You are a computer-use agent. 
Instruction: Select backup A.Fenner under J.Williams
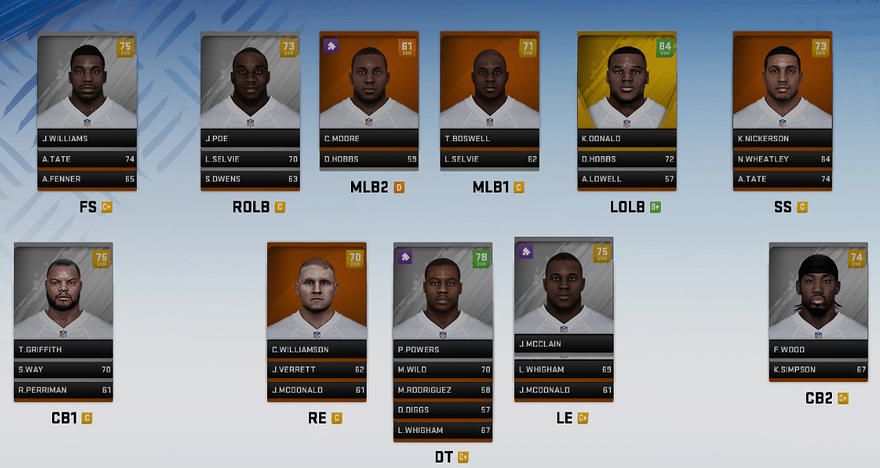coord(87,179)
